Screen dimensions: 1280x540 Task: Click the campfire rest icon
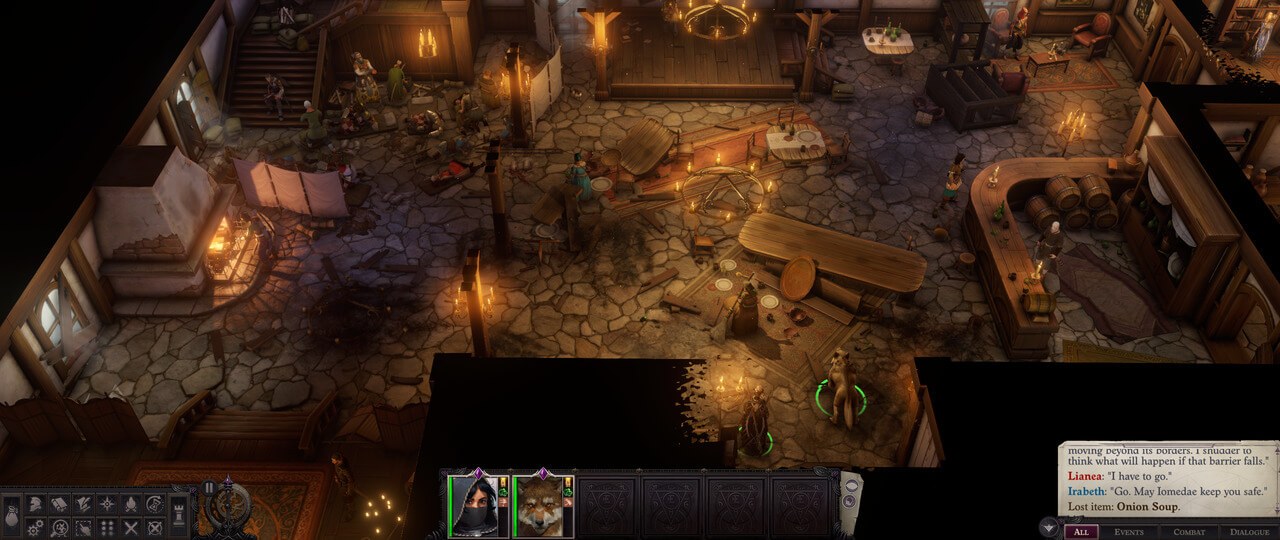pyautogui.click(x=131, y=503)
